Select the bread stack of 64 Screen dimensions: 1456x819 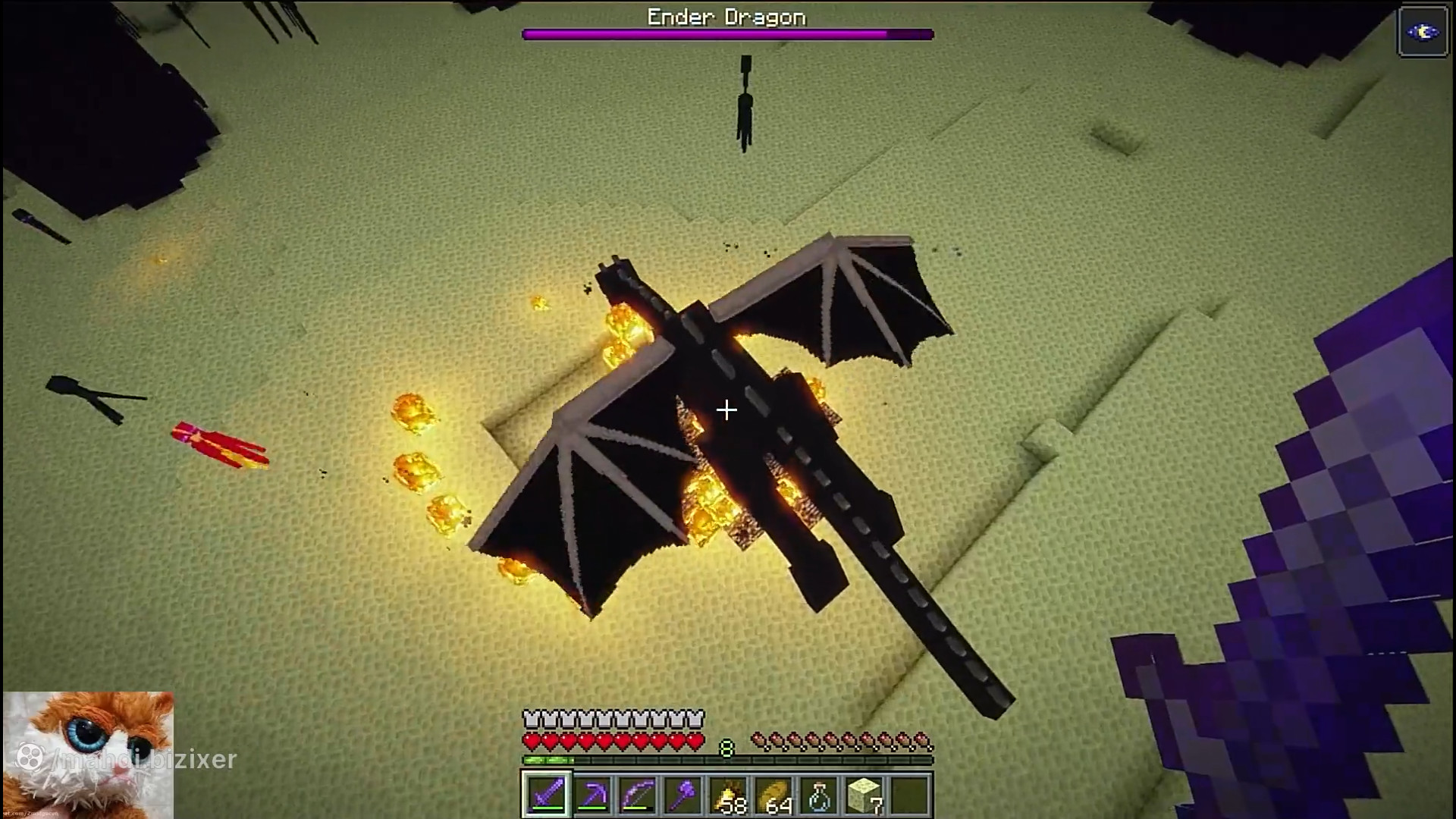click(x=773, y=795)
